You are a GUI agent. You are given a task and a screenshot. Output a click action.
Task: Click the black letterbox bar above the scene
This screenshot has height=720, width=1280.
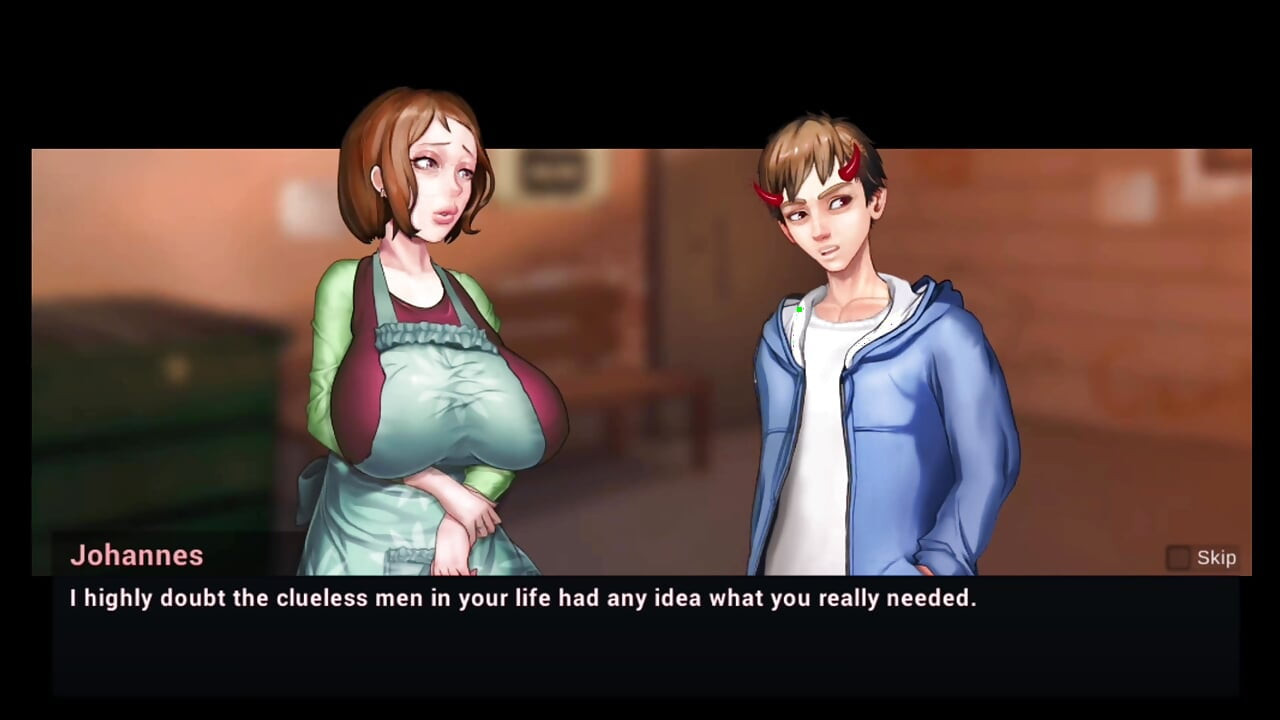pyautogui.click(x=640, y=70)
